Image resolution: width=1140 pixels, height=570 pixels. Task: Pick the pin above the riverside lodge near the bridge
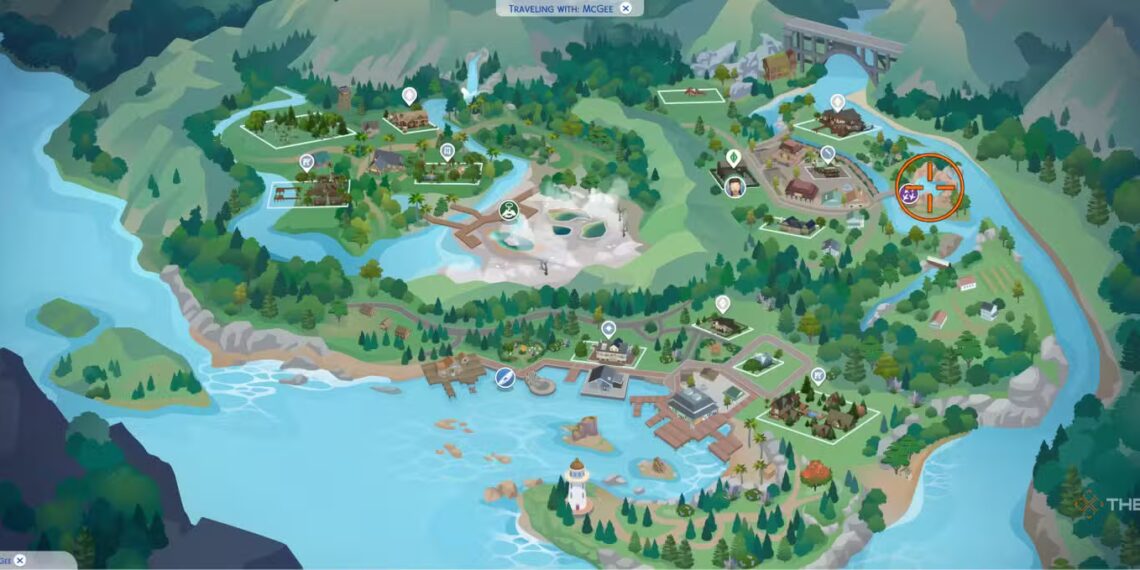tap(837, 102)
